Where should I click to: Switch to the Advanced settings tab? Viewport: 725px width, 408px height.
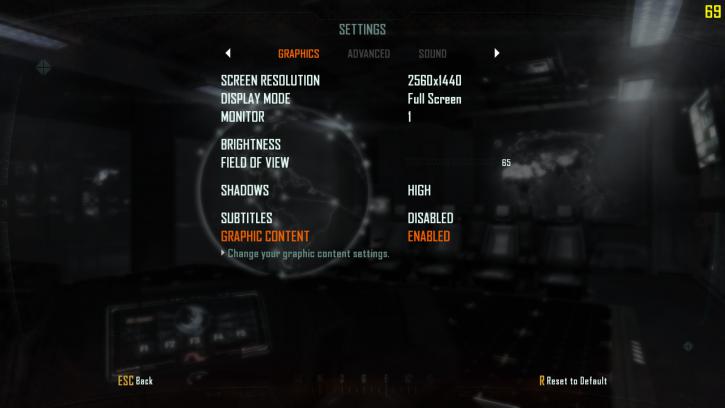click(368, 54)
